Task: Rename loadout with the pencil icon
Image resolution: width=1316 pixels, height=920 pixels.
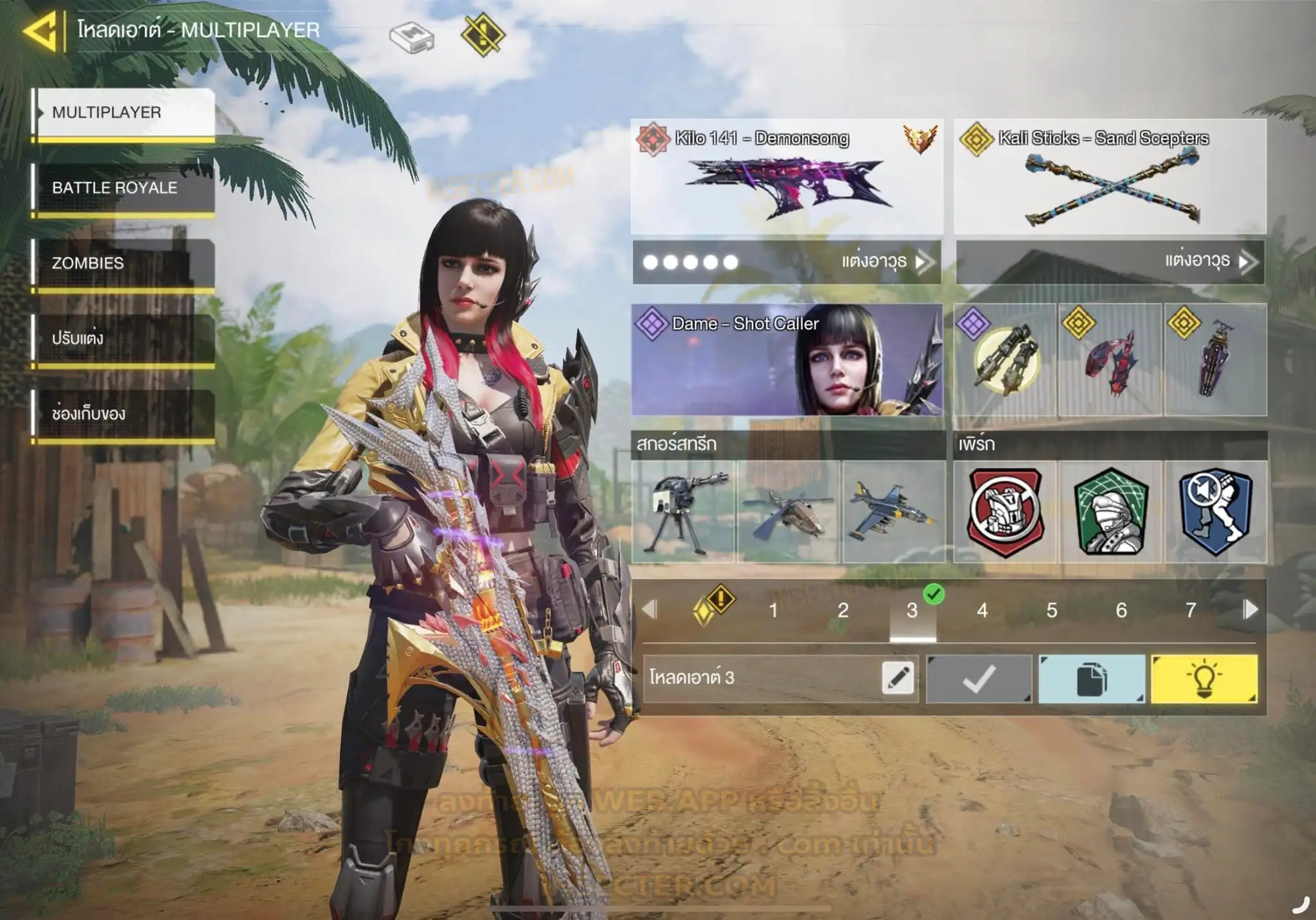Action: tap(898, 678)
